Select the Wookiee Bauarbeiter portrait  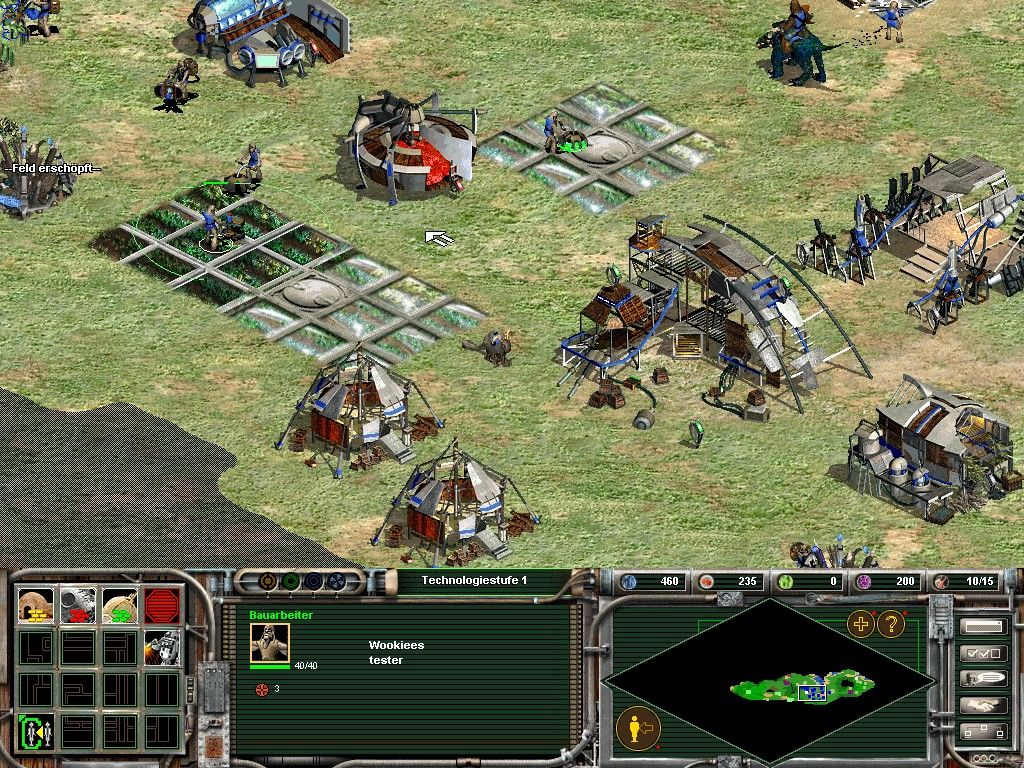pyautogui.click(x=269, y=642)
